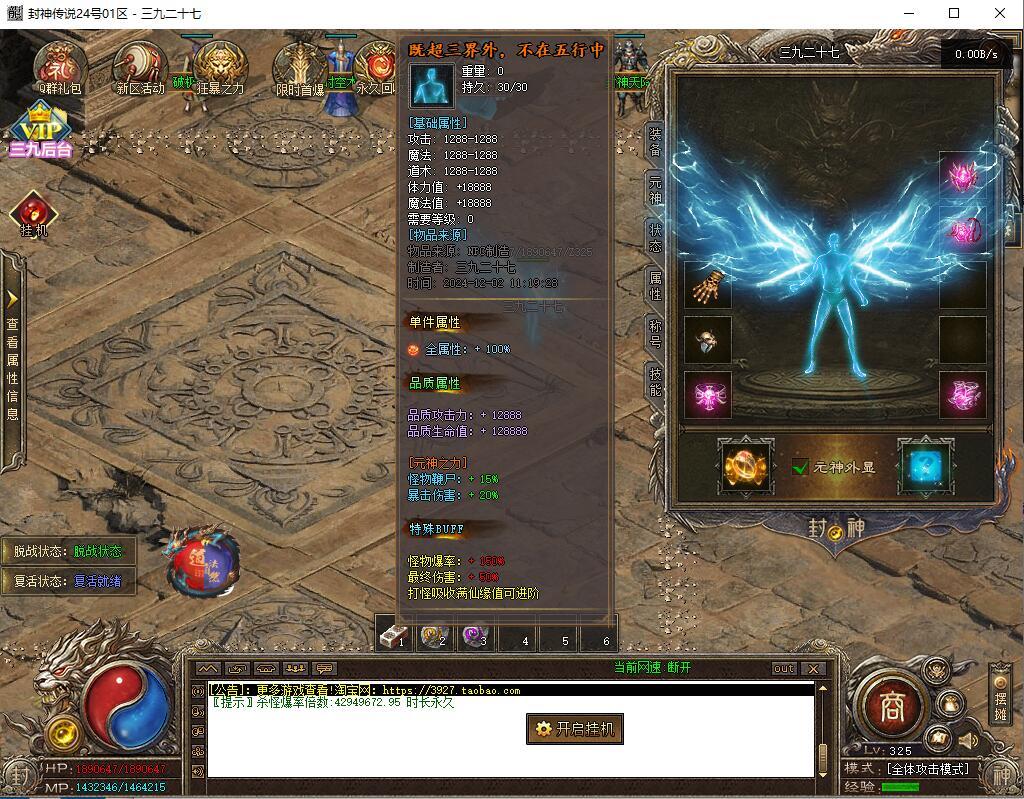Open the 称号 title tab
This screenshot has width=1024, height=799.
click(655, 333)
